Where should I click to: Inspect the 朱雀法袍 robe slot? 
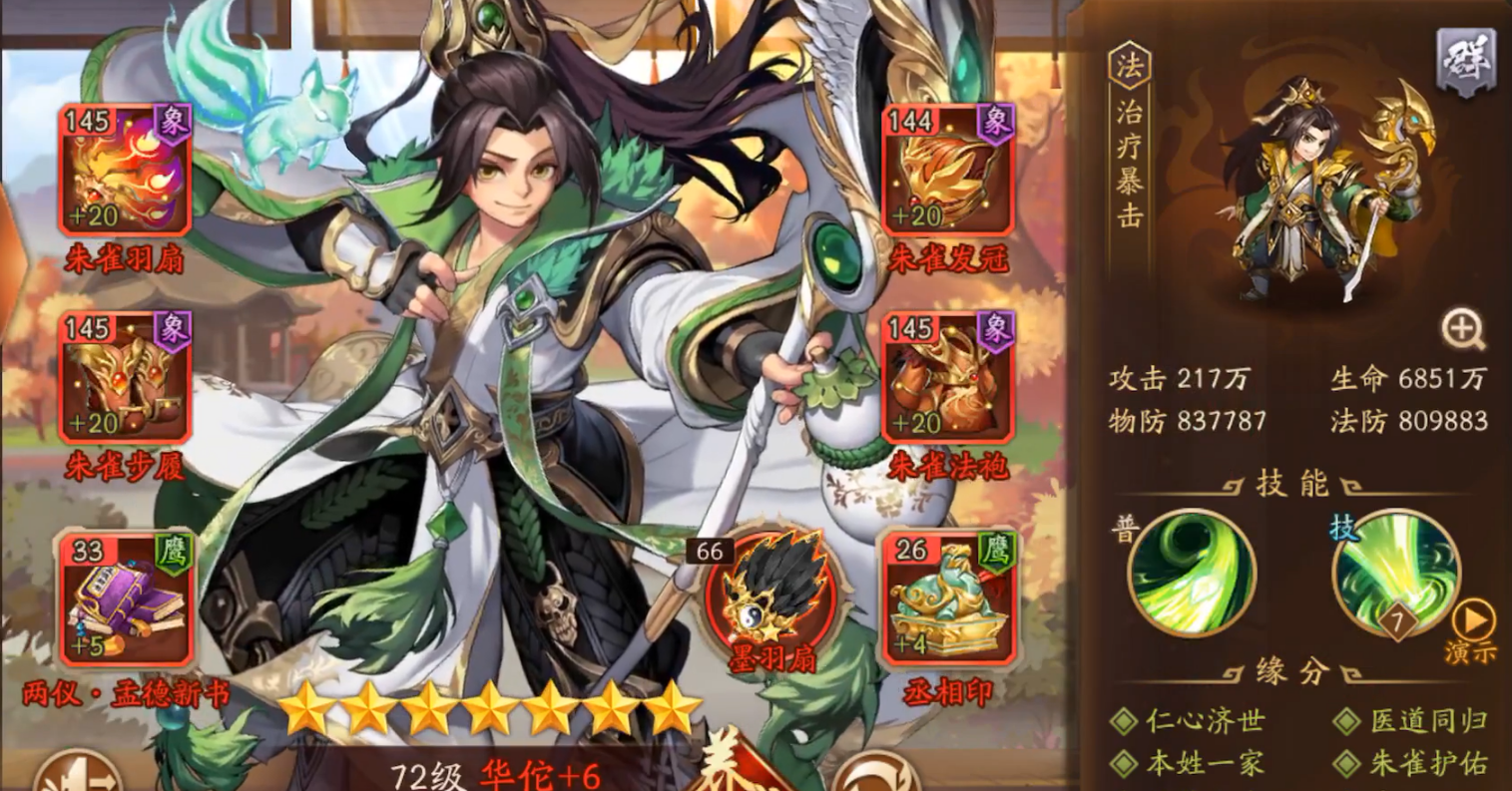coord(947,379)
